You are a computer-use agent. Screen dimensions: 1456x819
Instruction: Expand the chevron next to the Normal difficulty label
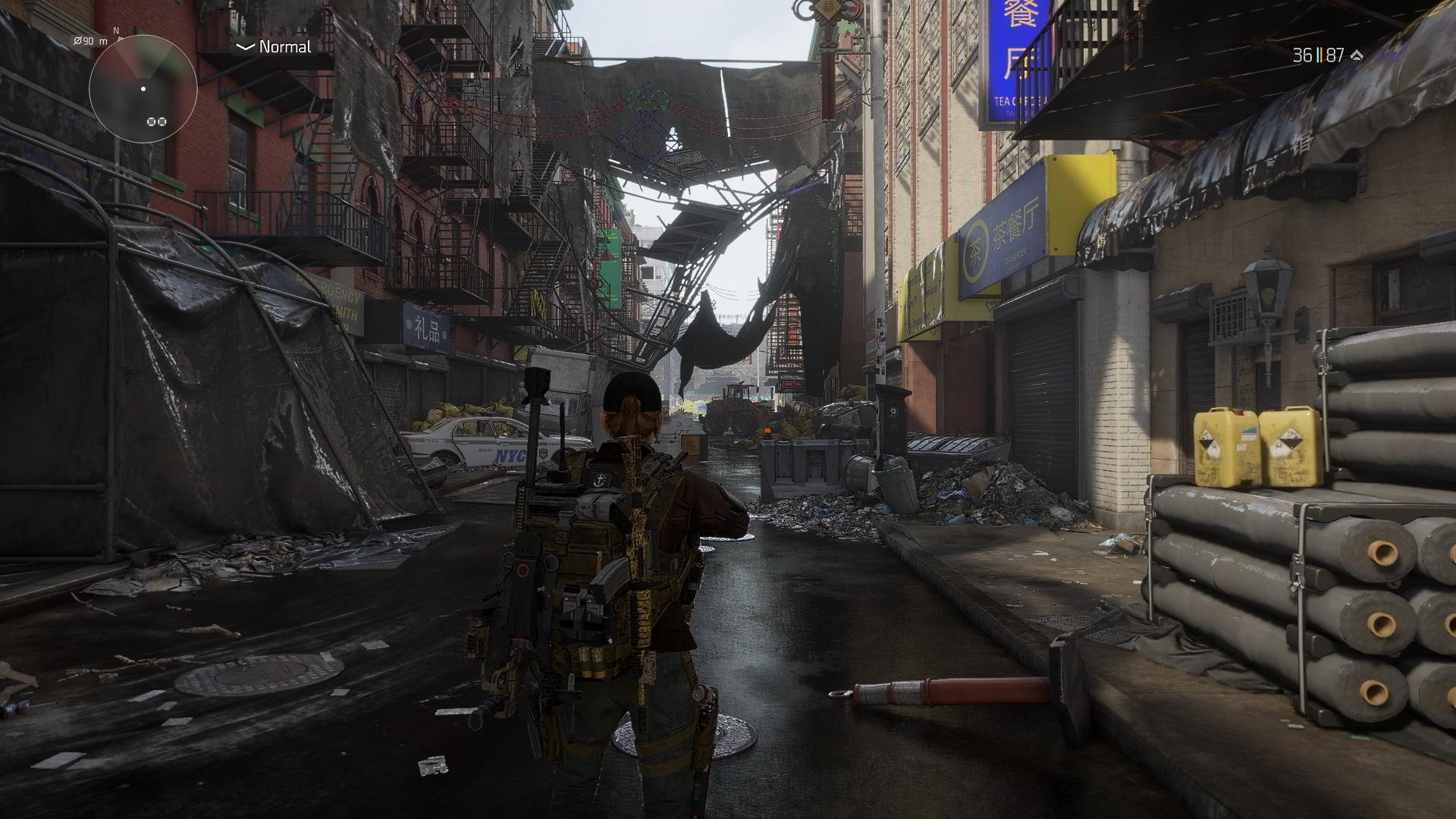point(243,47)
